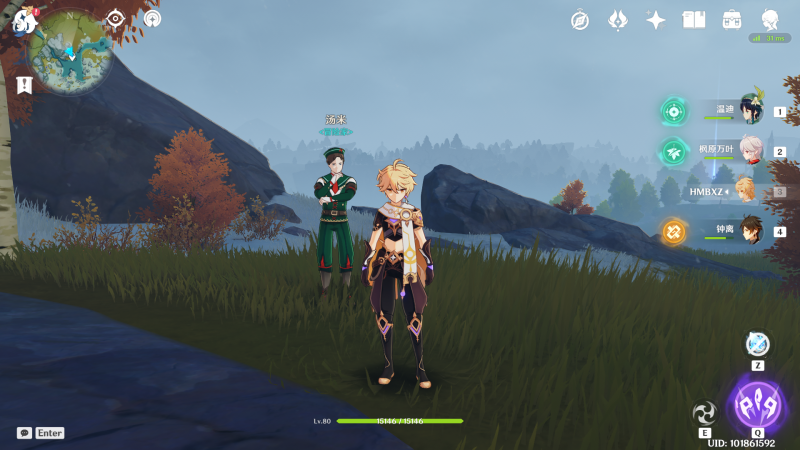Image resolution: width=800 pixels, height=450 pixels.
Task: Trigger 温迪's green Anemo burst icon
Action: 673,112
